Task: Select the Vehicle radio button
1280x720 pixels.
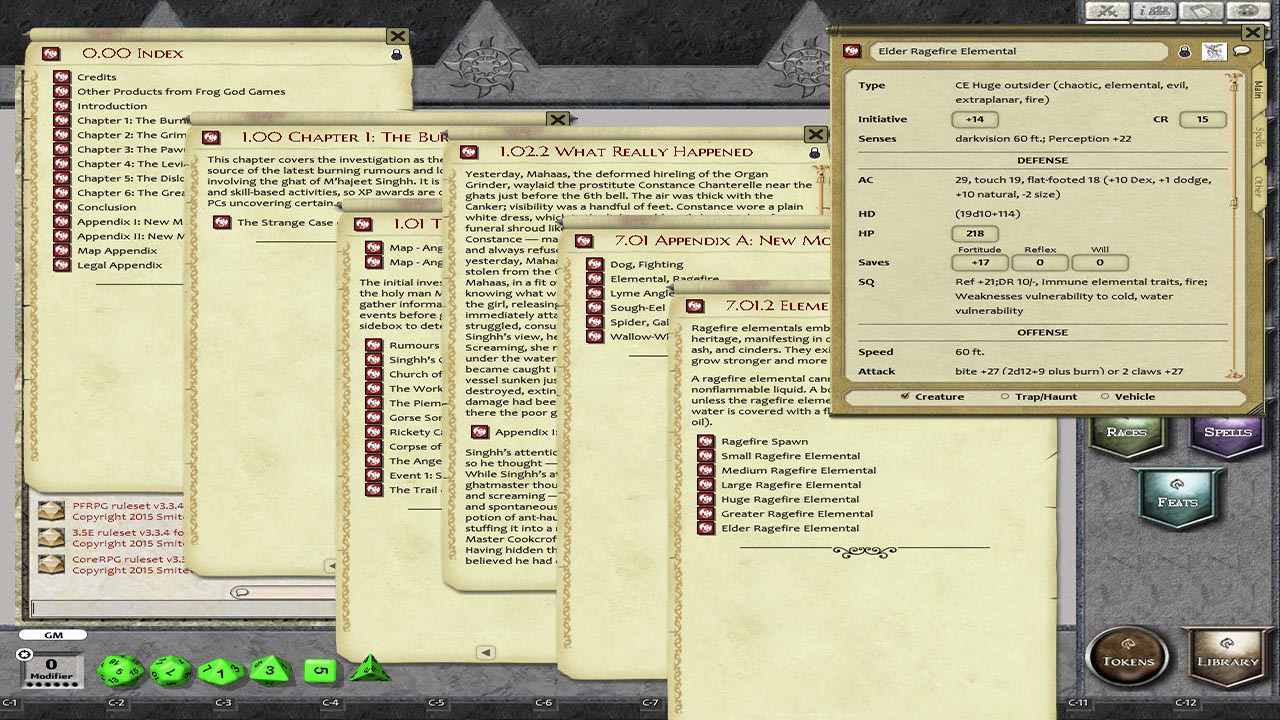Action: tap(1105, 396)
